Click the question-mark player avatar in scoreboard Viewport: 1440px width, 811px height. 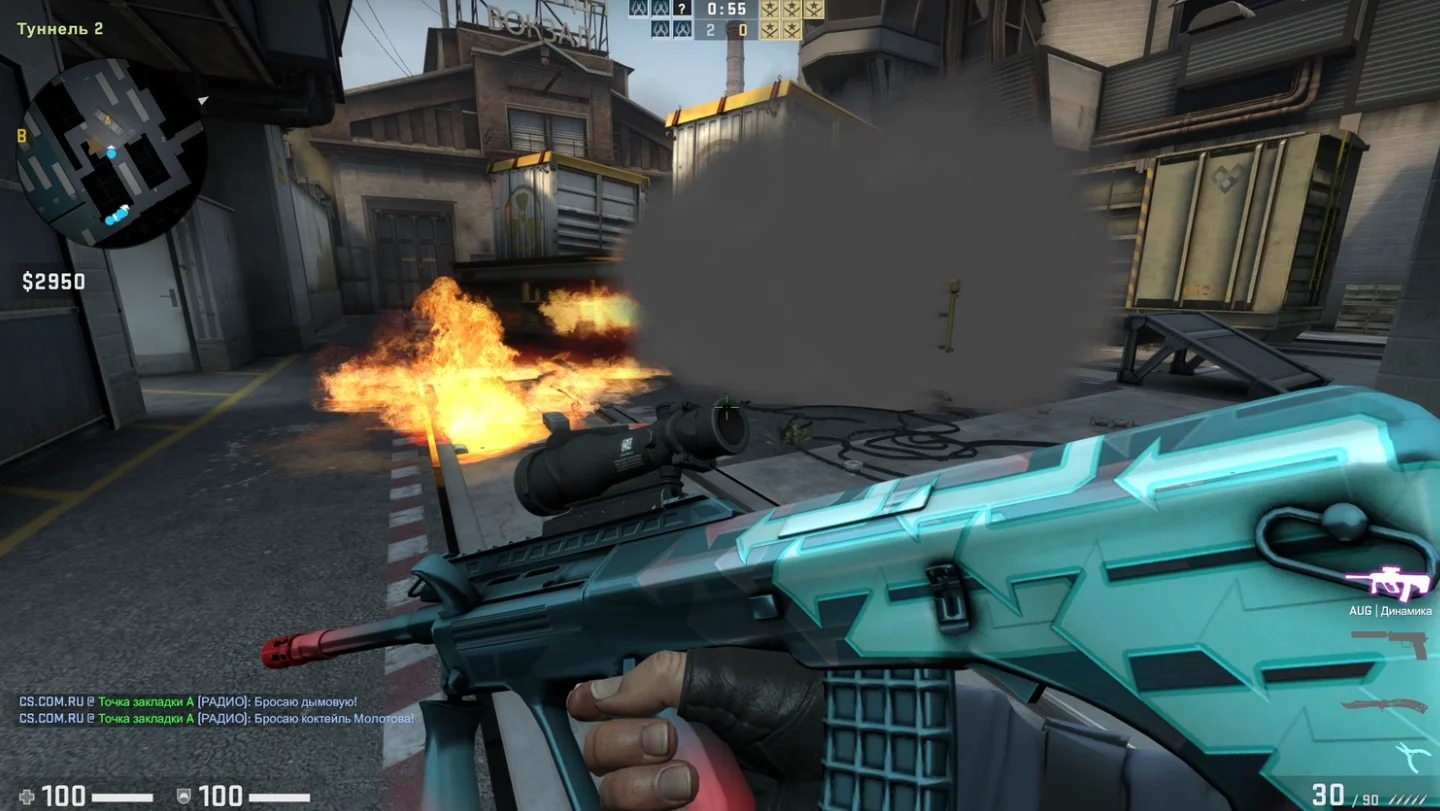pos(681,9)
